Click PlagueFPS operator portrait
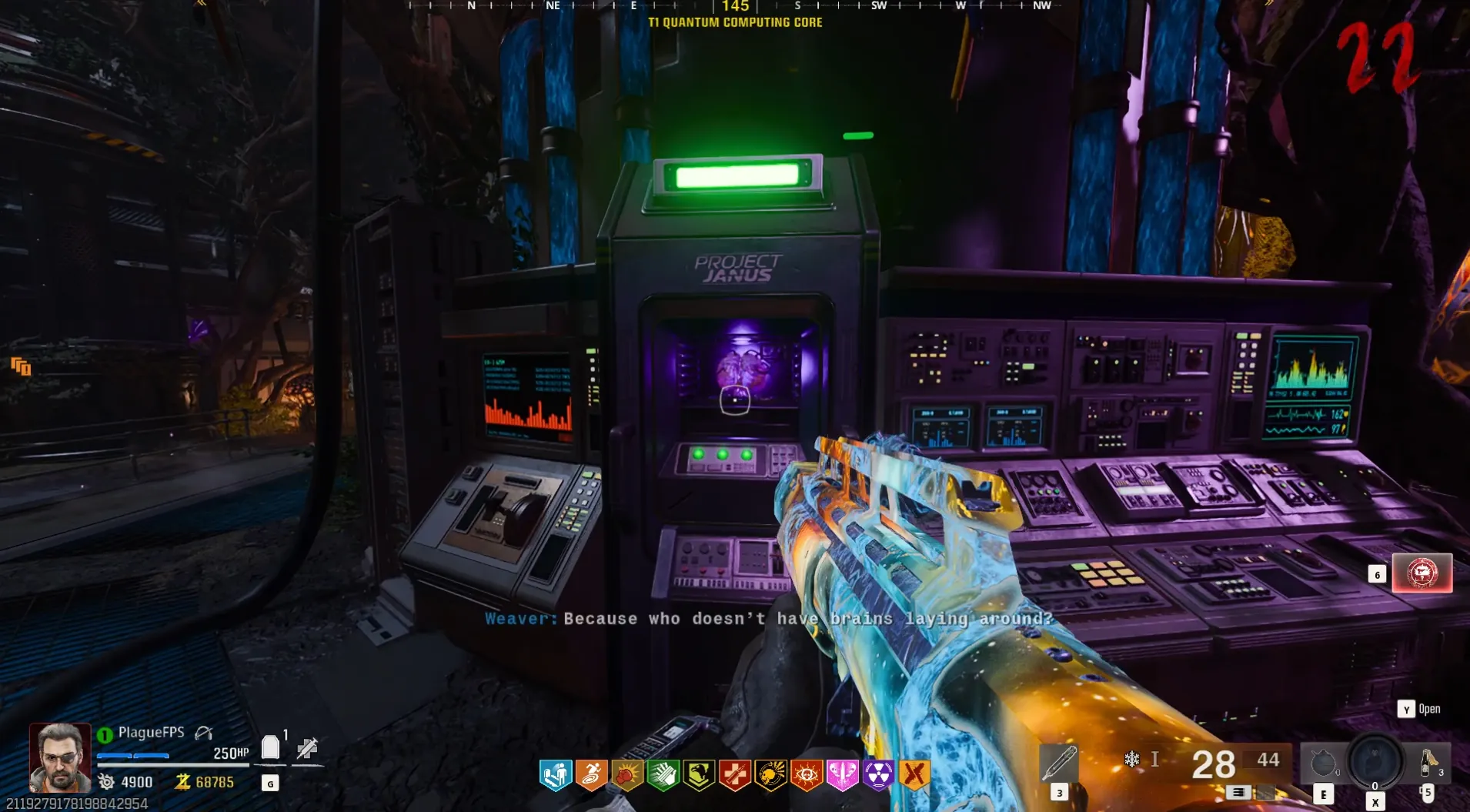Image resolution: width=1470 pixels, height=812 pixels. pyautogui.click(x=60, y=758)
